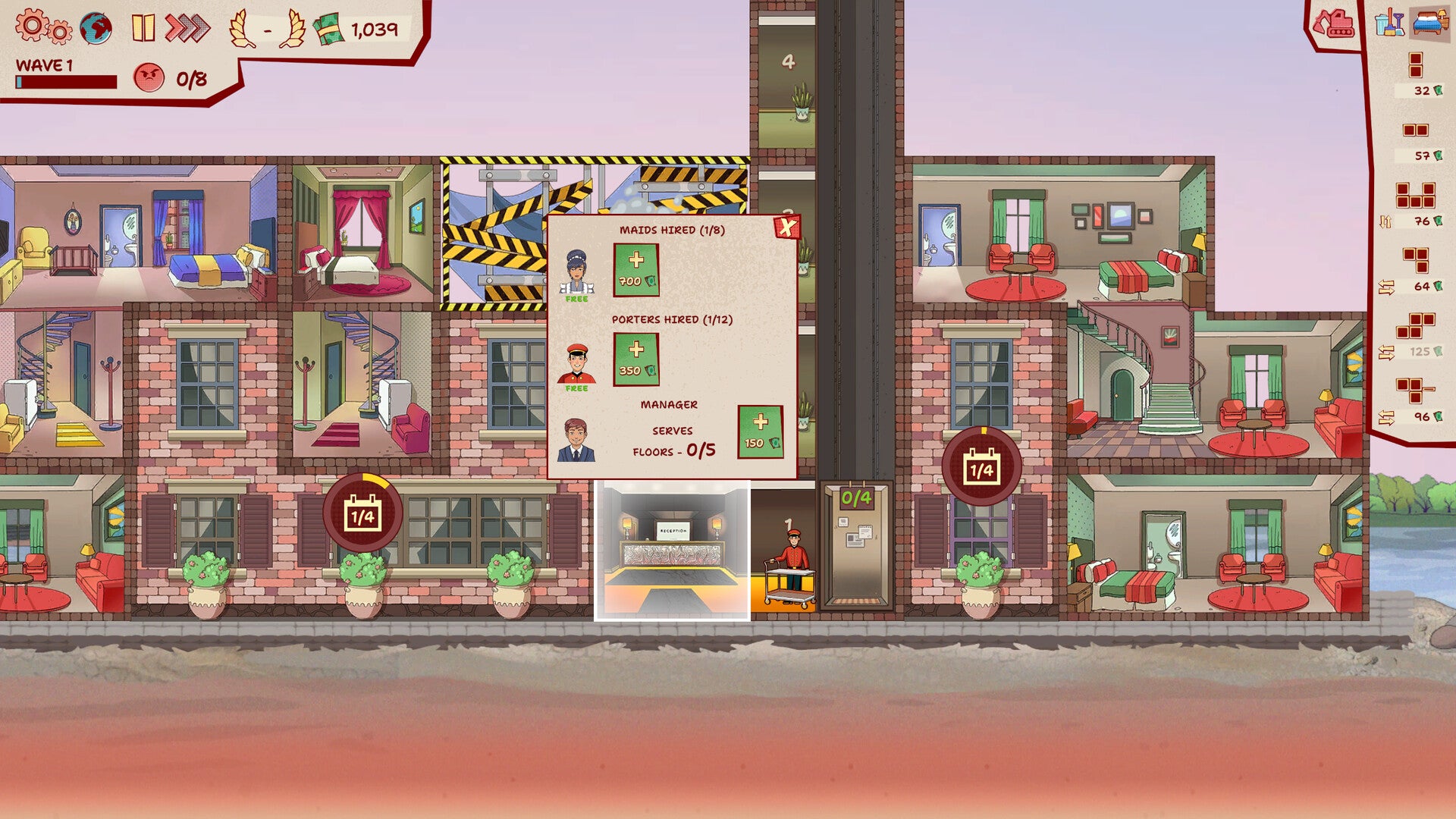Hire a porter for 350
This screenshot has height=819, width=1456.
point(637,360)
